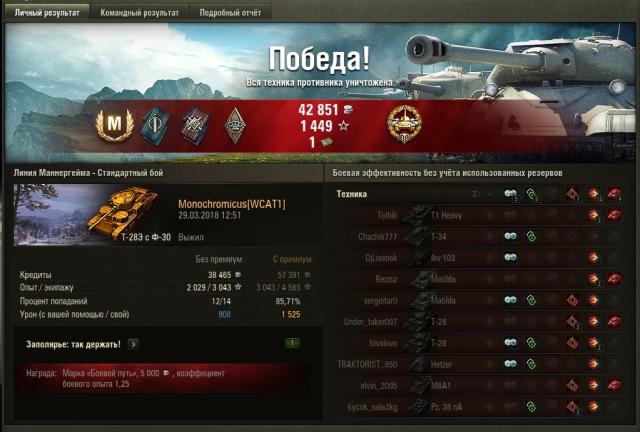This screenshot has height=432, width=640.
Task: Select the elvin_2005 M8A1 row
Action: point(480,385)
